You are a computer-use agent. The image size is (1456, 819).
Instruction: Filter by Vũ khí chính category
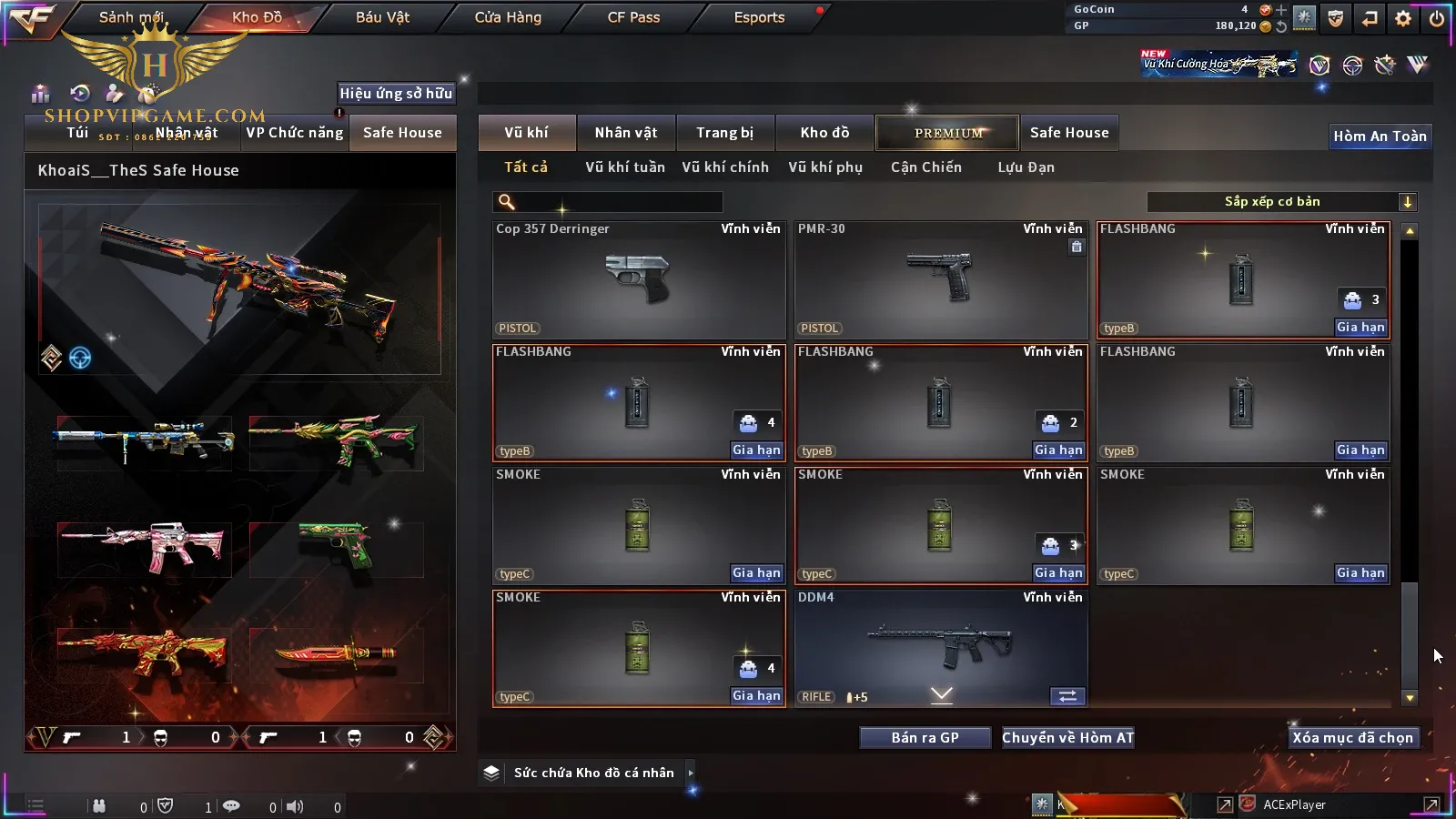[x=725, y=167]
